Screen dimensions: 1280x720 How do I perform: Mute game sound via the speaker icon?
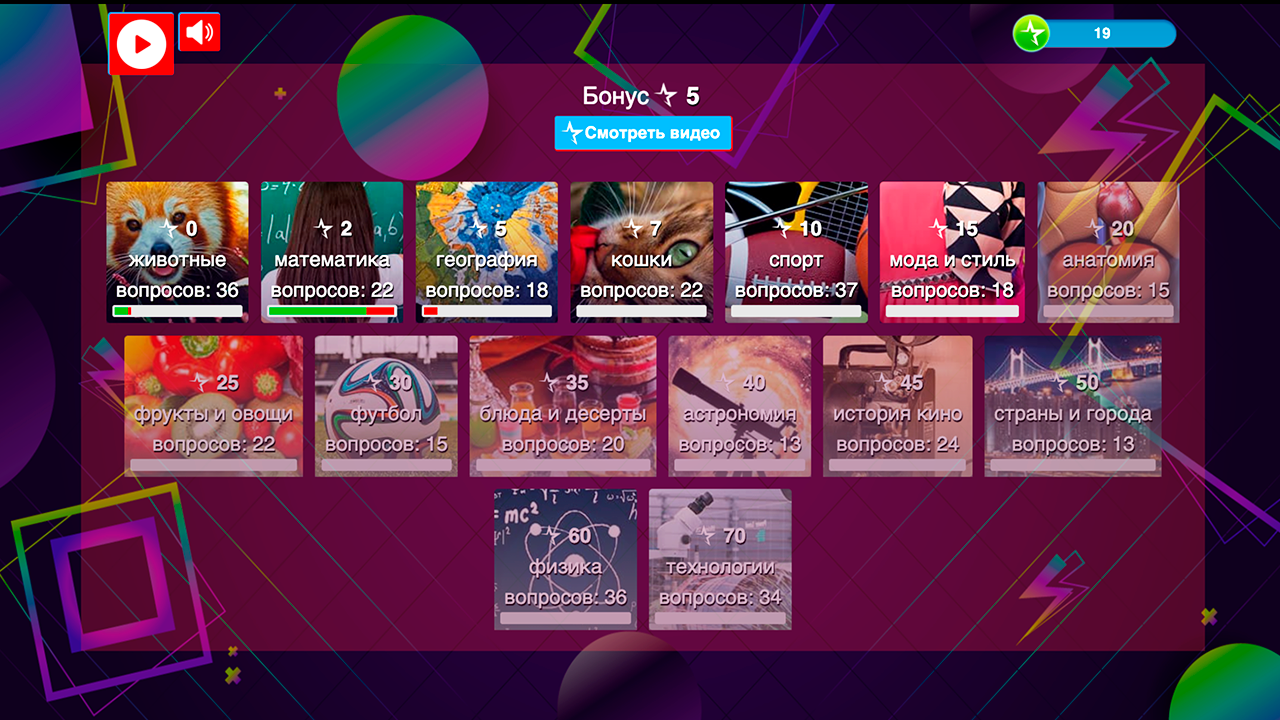pyautogui.click(x=198, y=33)
